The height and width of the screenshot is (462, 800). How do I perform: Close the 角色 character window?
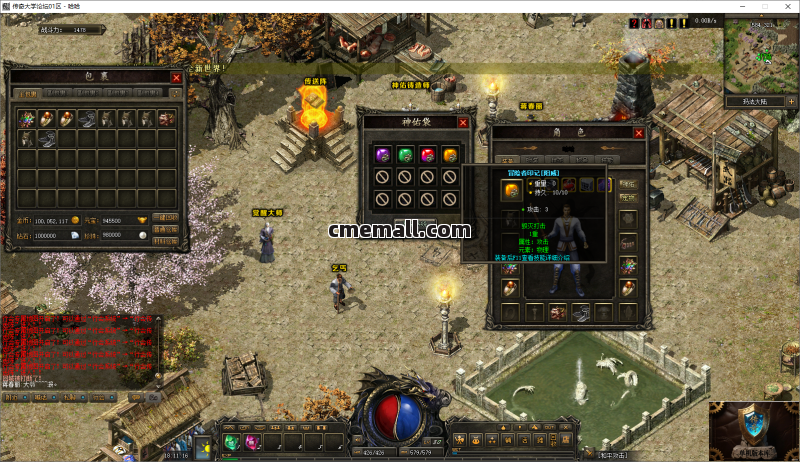point(639,132)
